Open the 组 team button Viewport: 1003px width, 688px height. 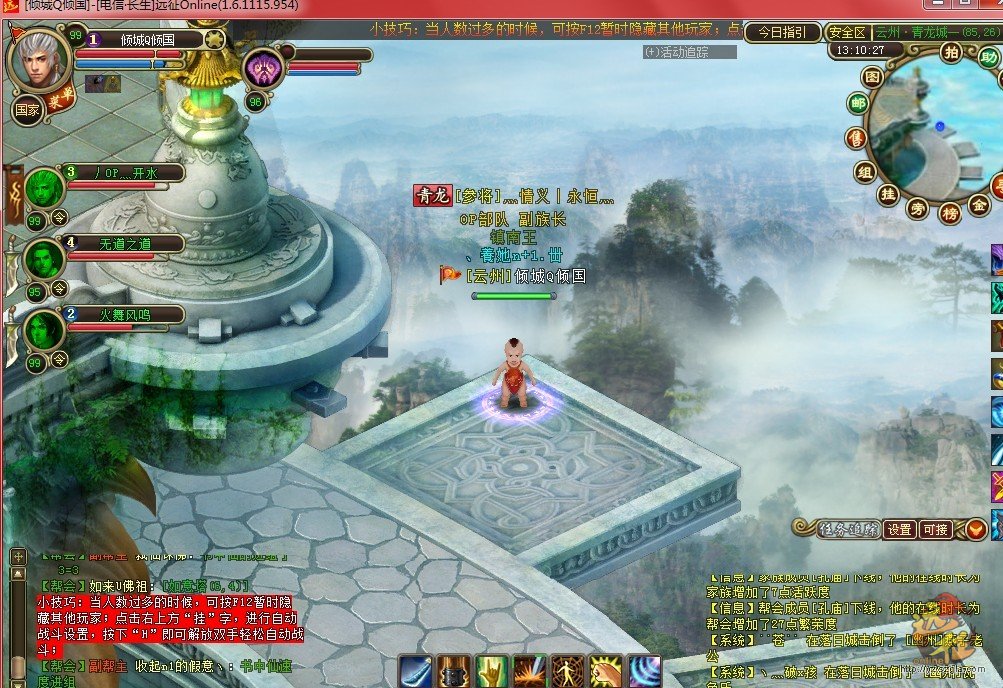point(865,171)
